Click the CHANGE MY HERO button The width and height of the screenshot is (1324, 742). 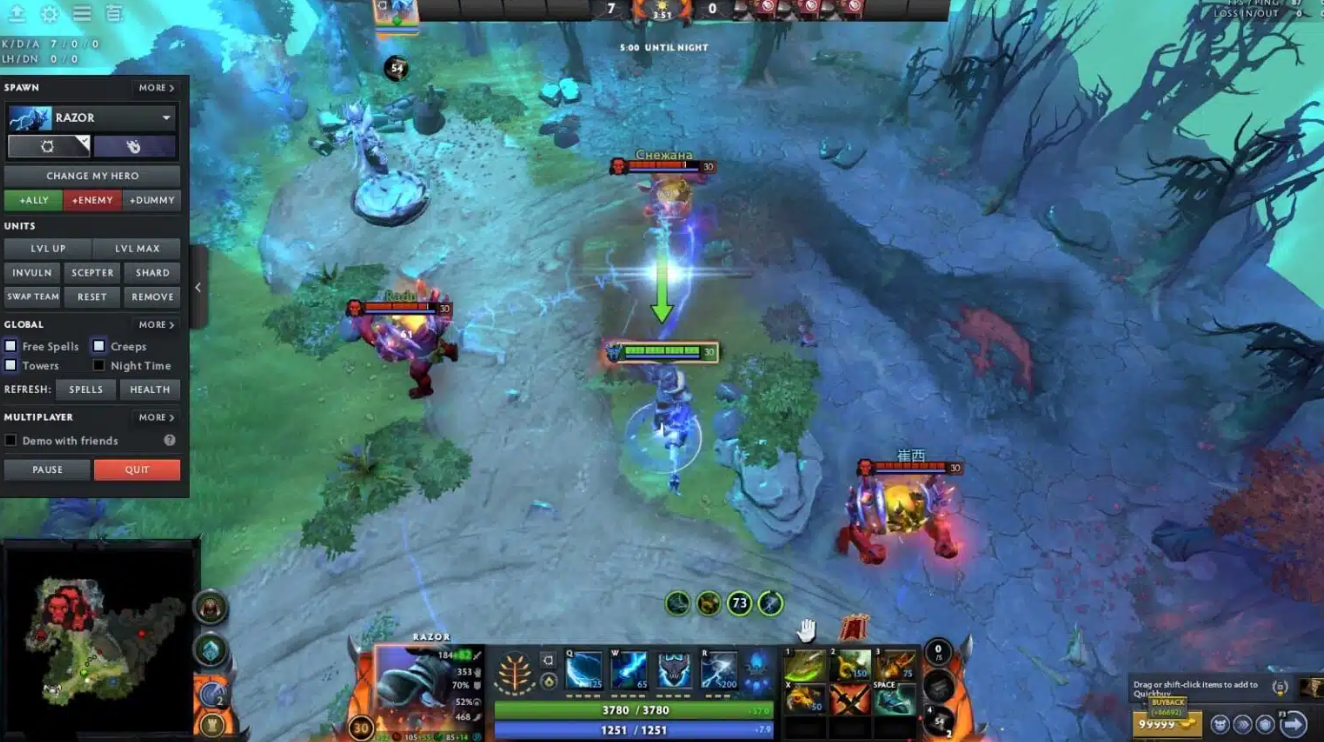tap(92, 175)
